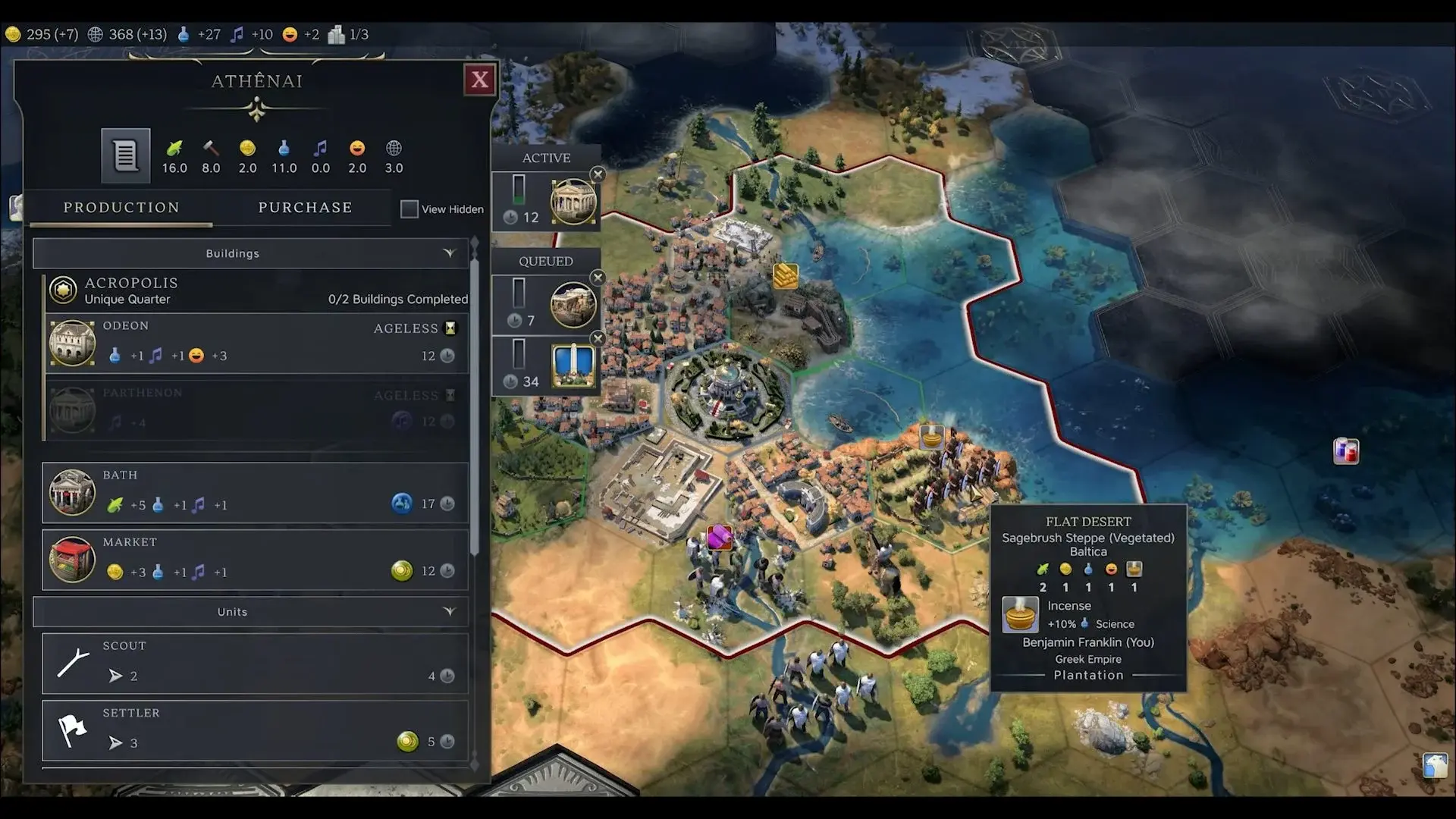This screenshot has height=819, width=1456.
Task: Select the active Odeon production item
Action: (x=573, y=202)
